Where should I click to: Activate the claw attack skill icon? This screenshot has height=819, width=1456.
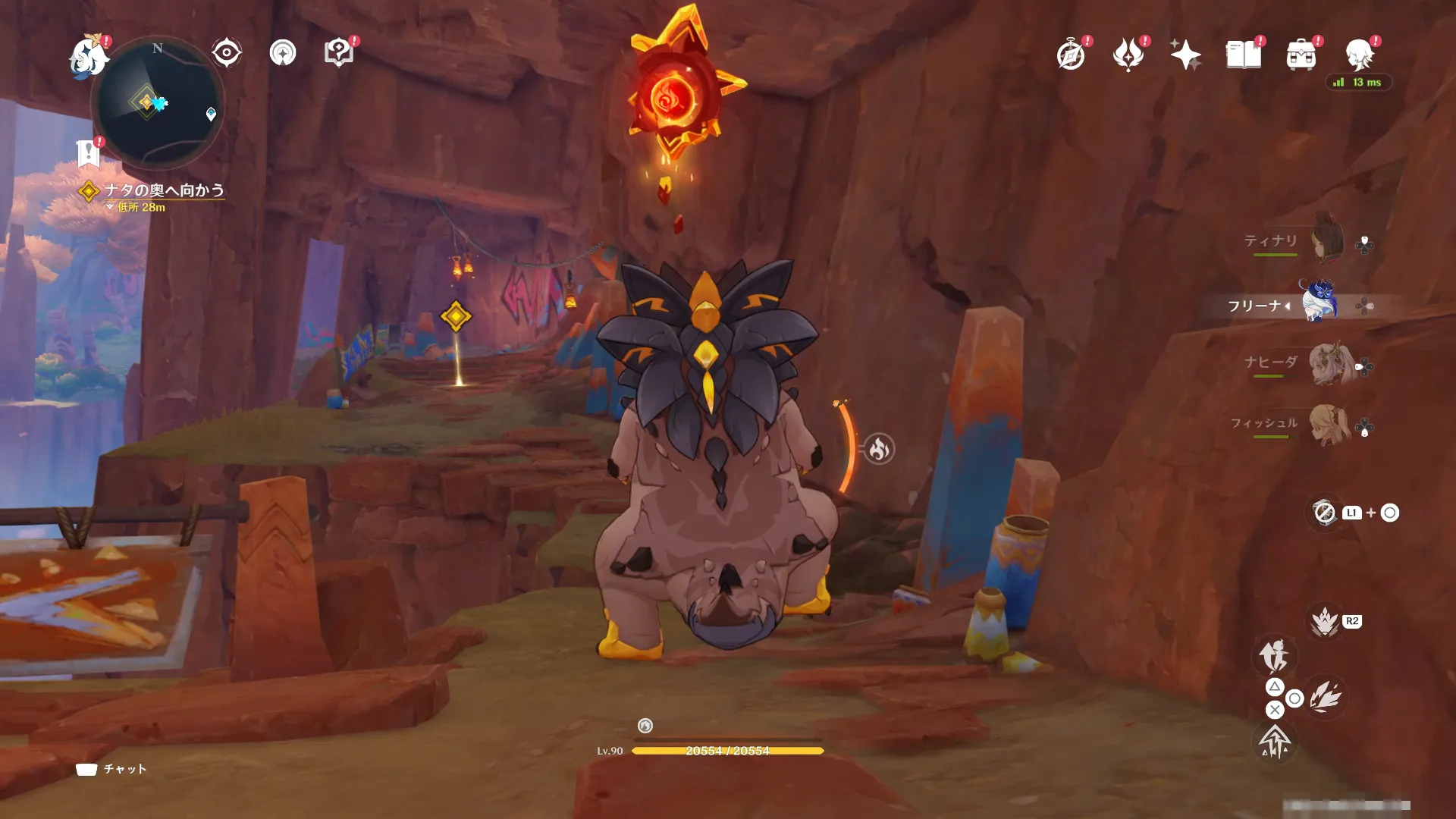pos(1325,696)
